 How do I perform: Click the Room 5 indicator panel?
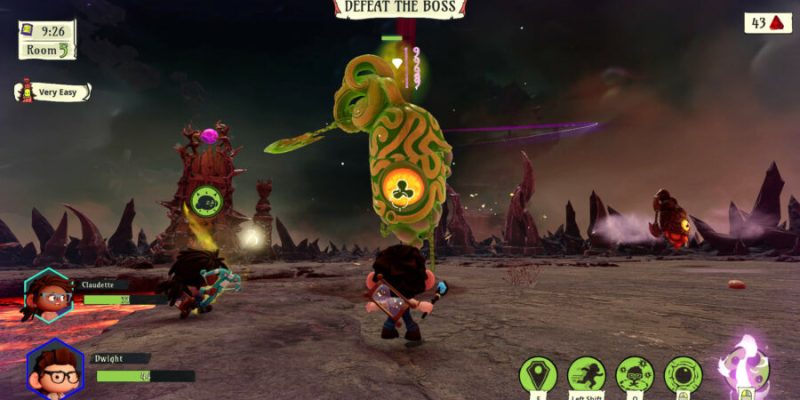pos(47,48)
